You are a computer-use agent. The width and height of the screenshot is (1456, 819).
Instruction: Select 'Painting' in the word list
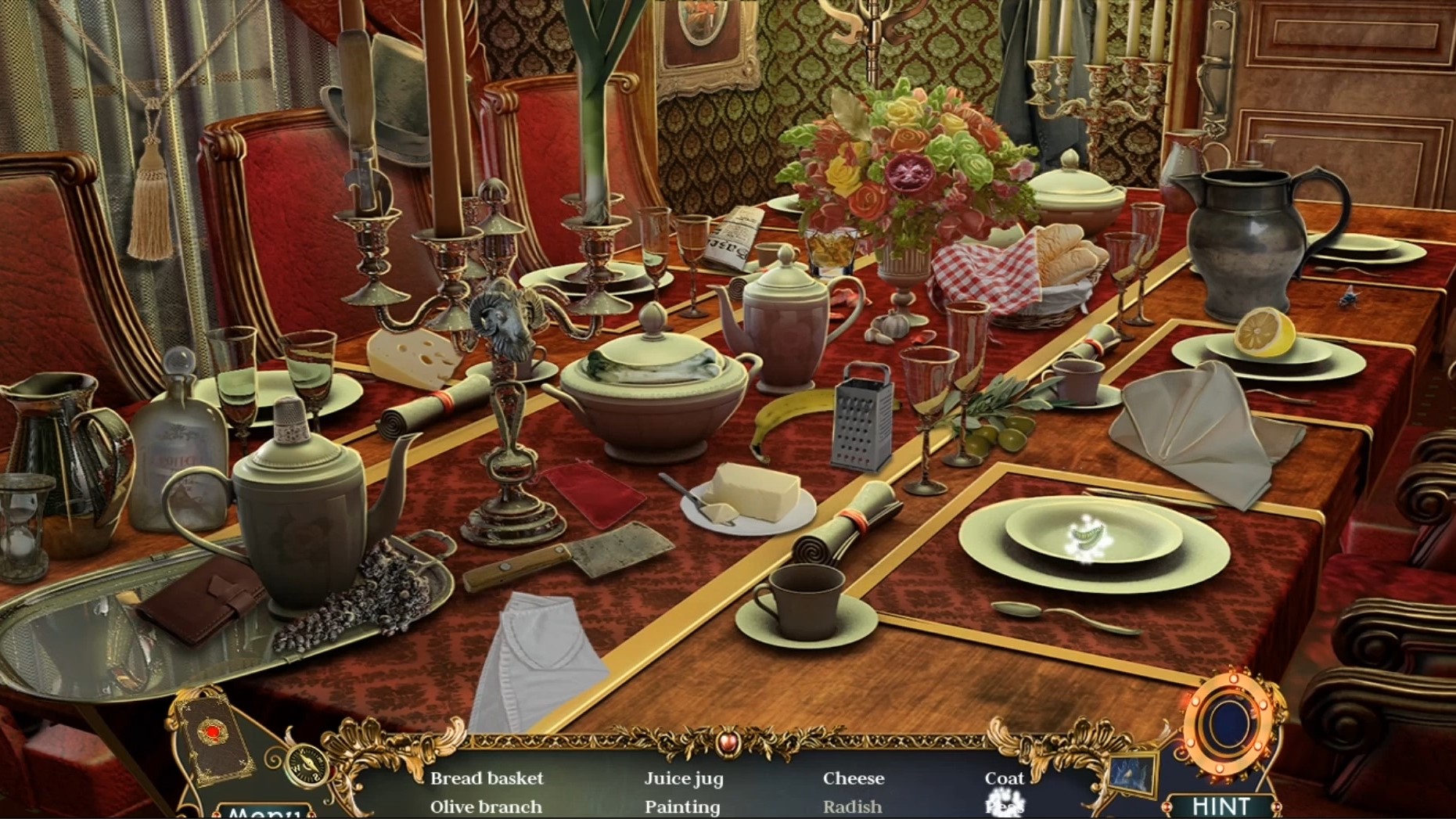(681, 806)
